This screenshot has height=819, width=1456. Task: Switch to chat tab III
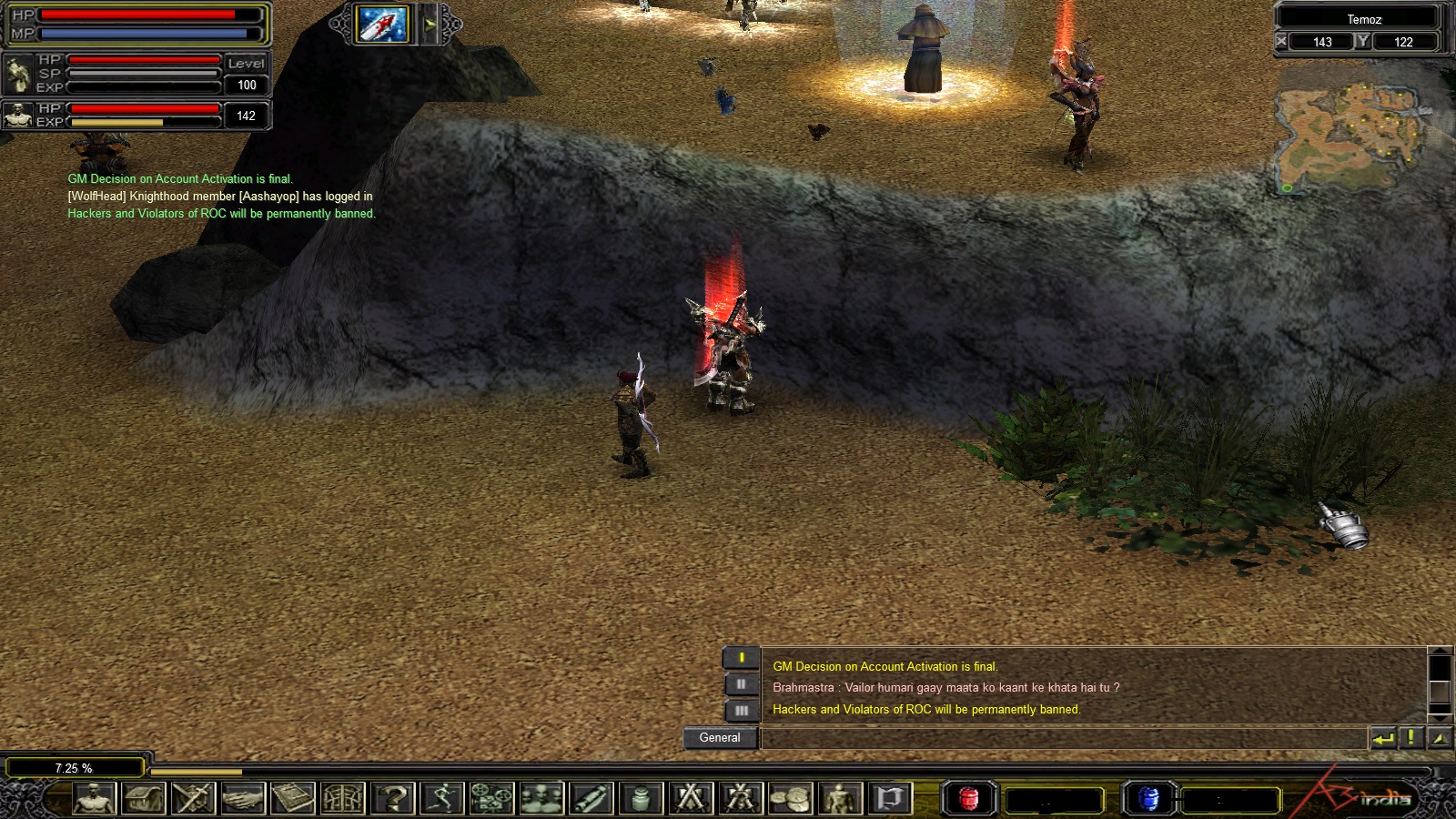click(x=741, y=710)
